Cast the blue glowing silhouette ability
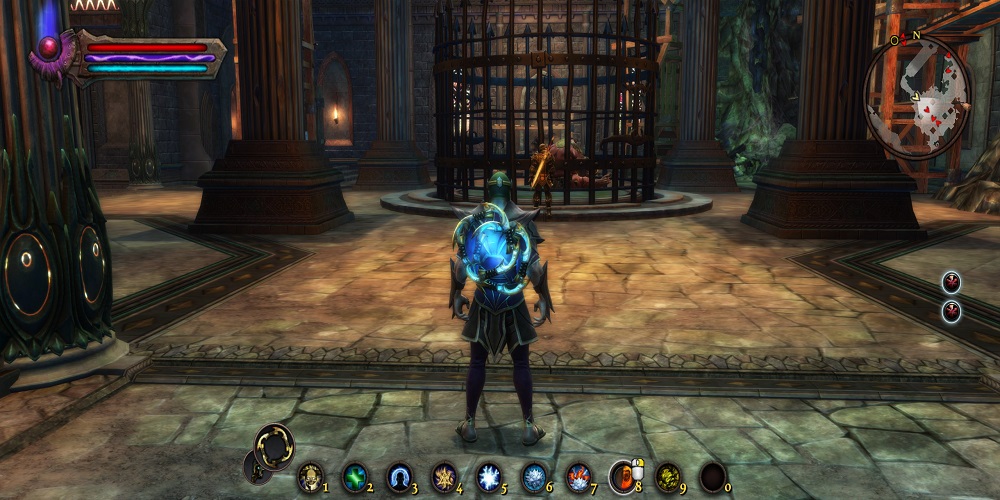The image size is (1000, 500). tap(400, 477)
